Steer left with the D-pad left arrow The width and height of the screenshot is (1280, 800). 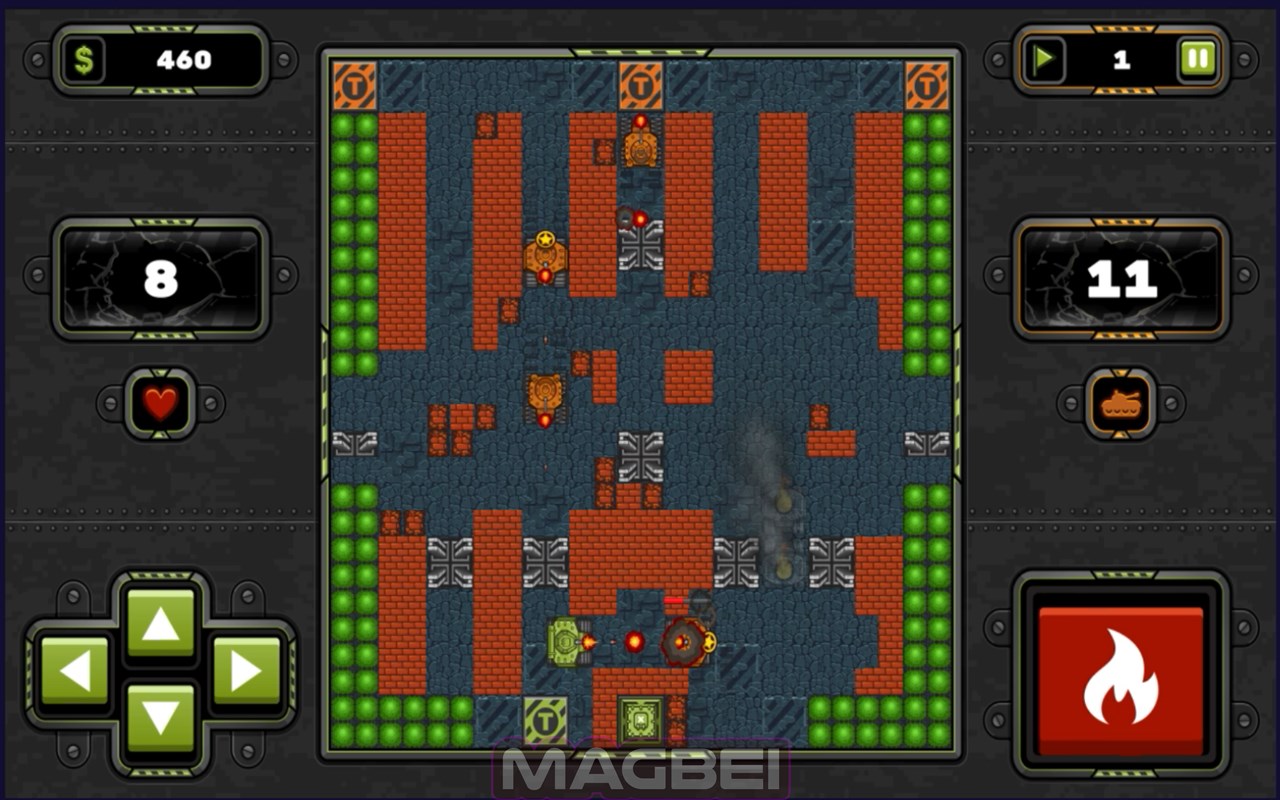point(75,671)
